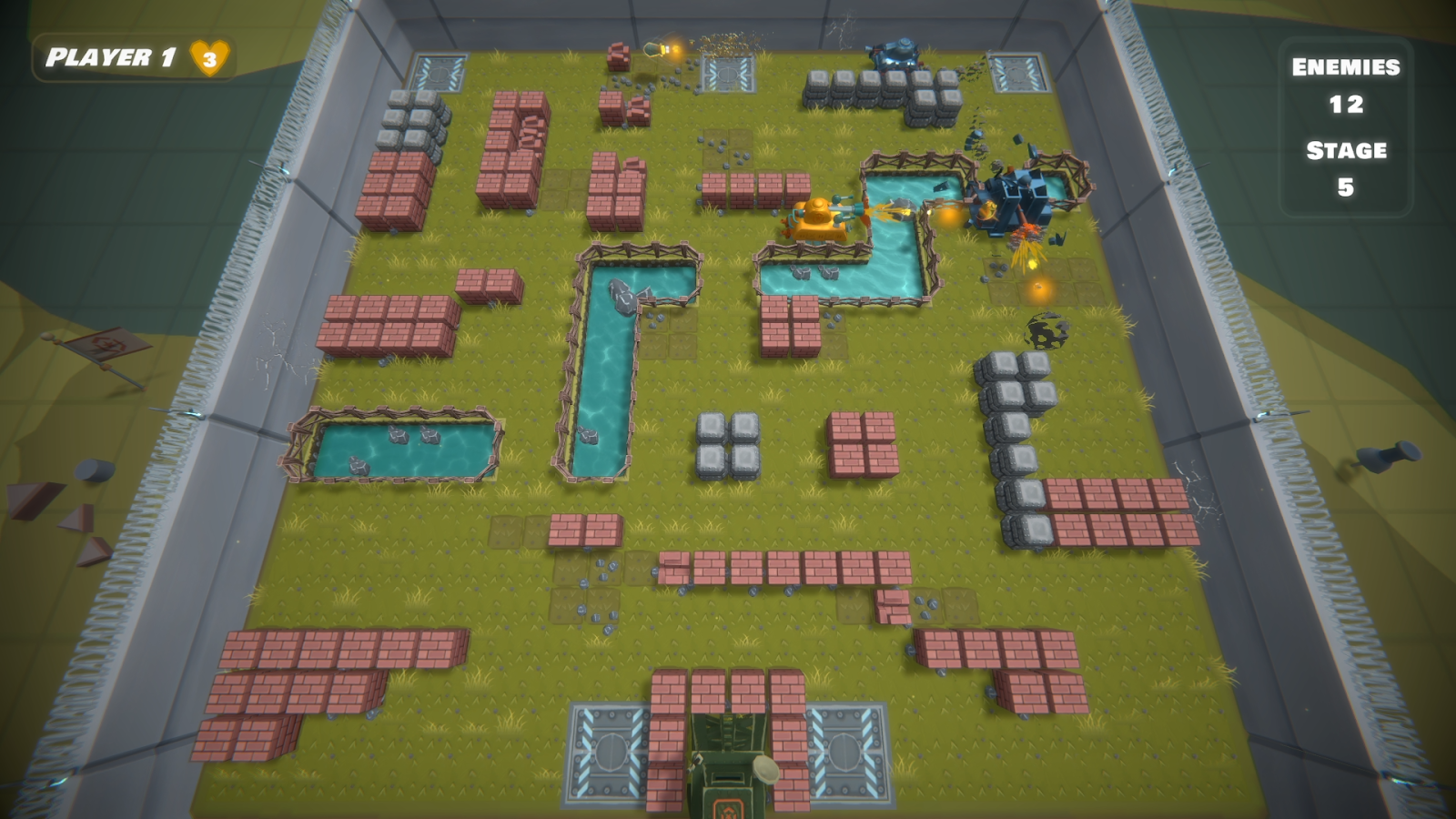Click the rock inside the left water pond
The height and width of the screenshot is (819, 1456).
click(400, 437)
